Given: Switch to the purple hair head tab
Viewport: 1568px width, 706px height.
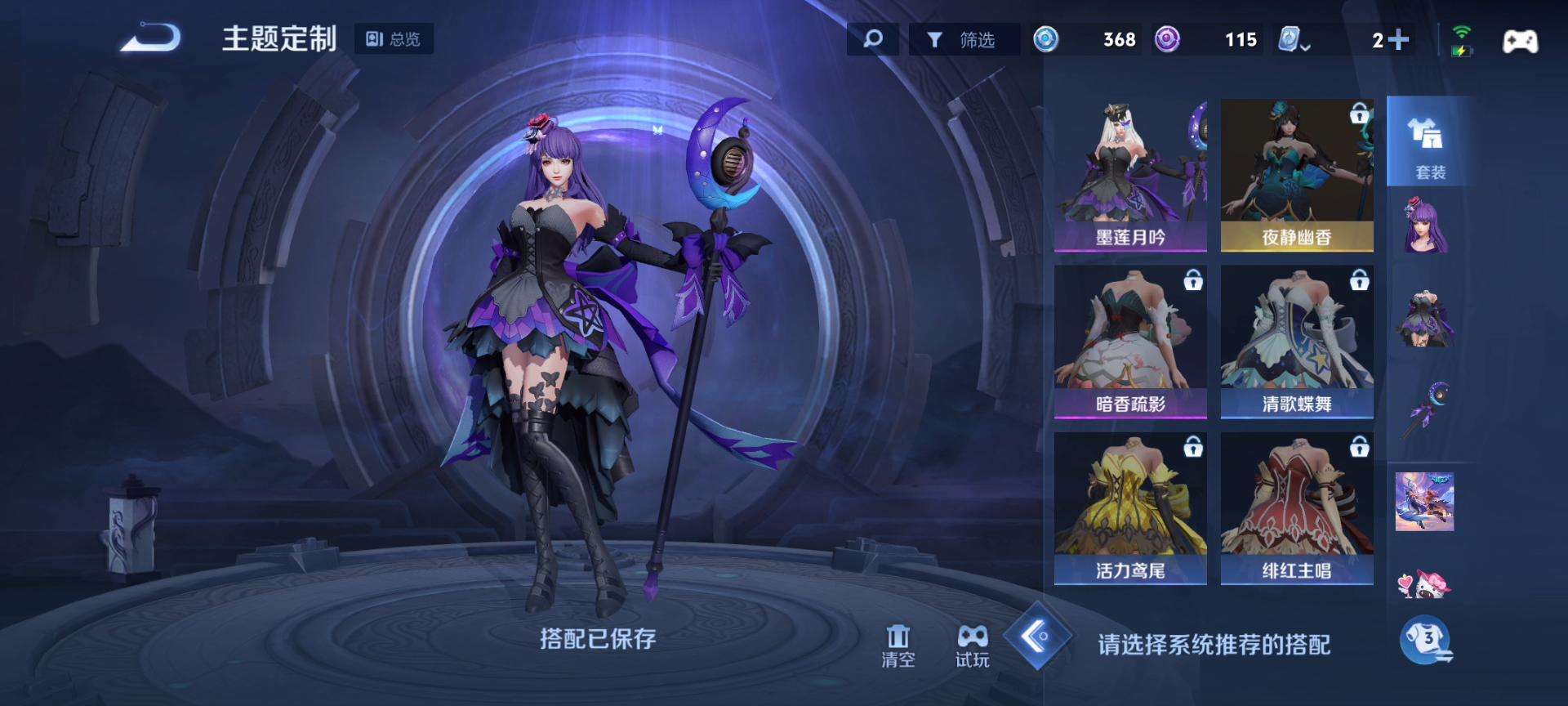Looking at the screenshot, I should click(x=1425, y=226).
